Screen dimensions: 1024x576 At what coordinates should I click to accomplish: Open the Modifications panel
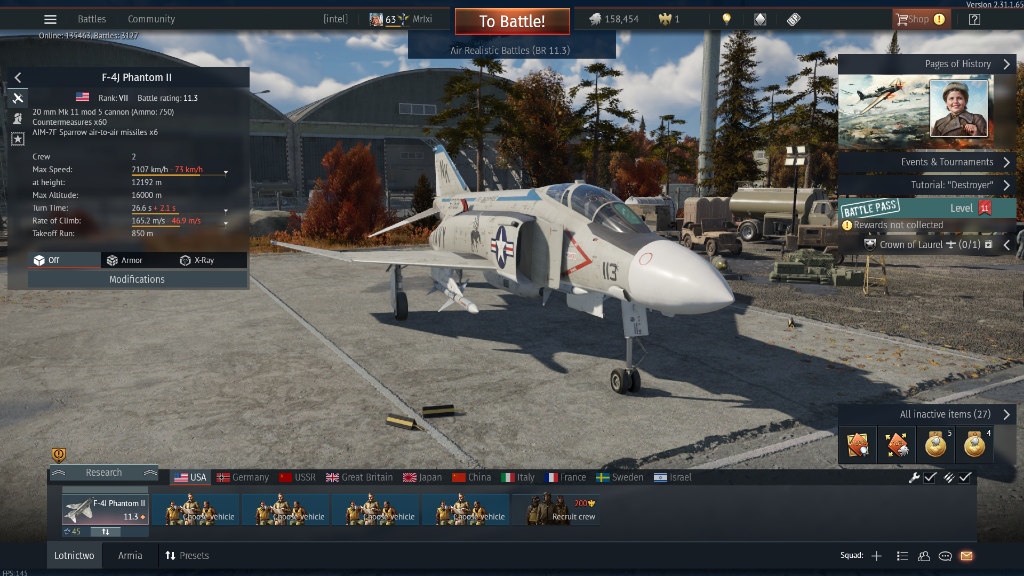(x=137, y=280)
